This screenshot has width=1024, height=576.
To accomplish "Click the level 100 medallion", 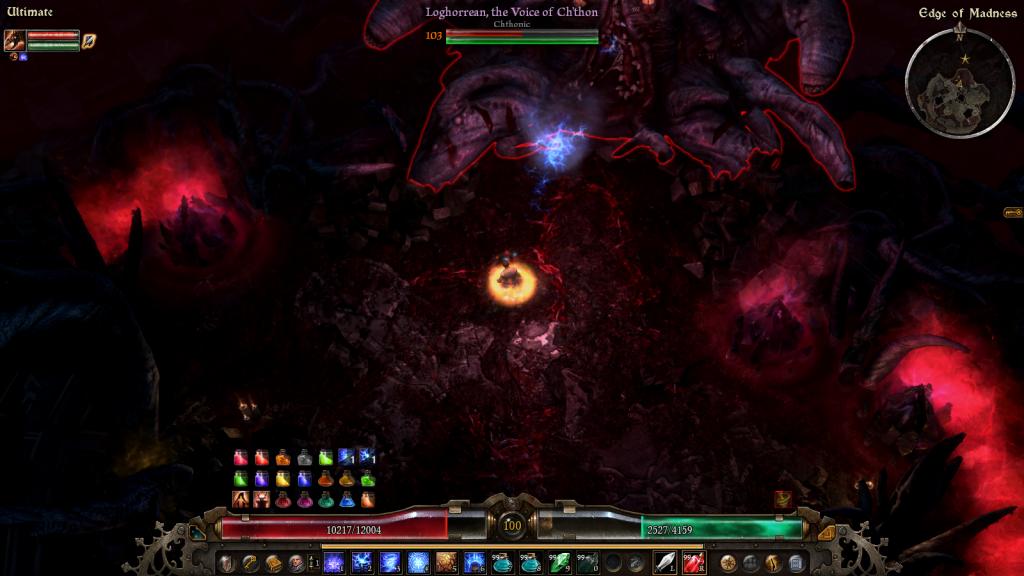I will pyautogui.click(x=512, y=525).
